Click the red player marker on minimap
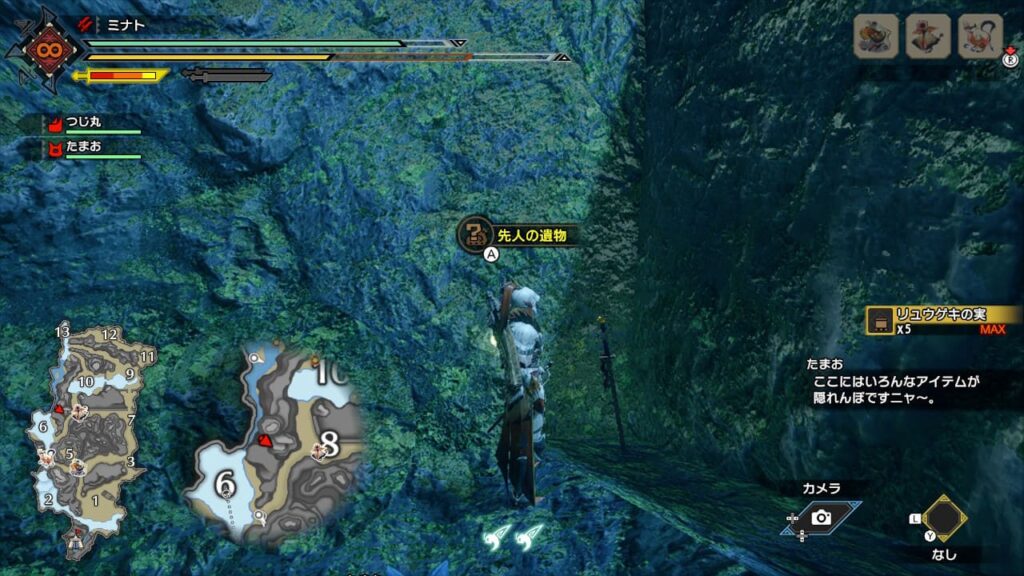The image size is (1024, 576). pyautogui.click(x=266, y=439)
